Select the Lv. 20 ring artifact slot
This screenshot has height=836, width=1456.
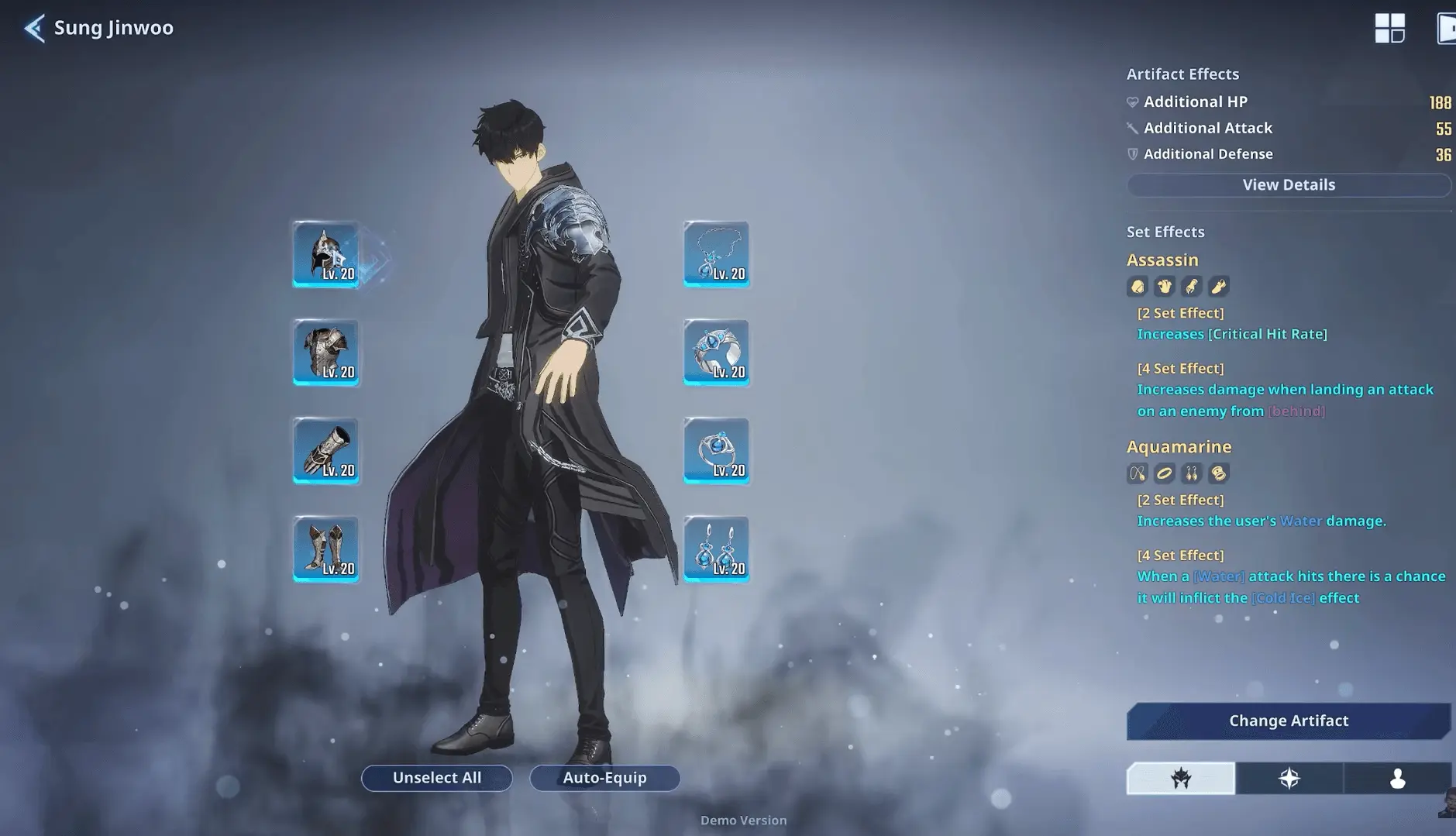coord(715,452)
